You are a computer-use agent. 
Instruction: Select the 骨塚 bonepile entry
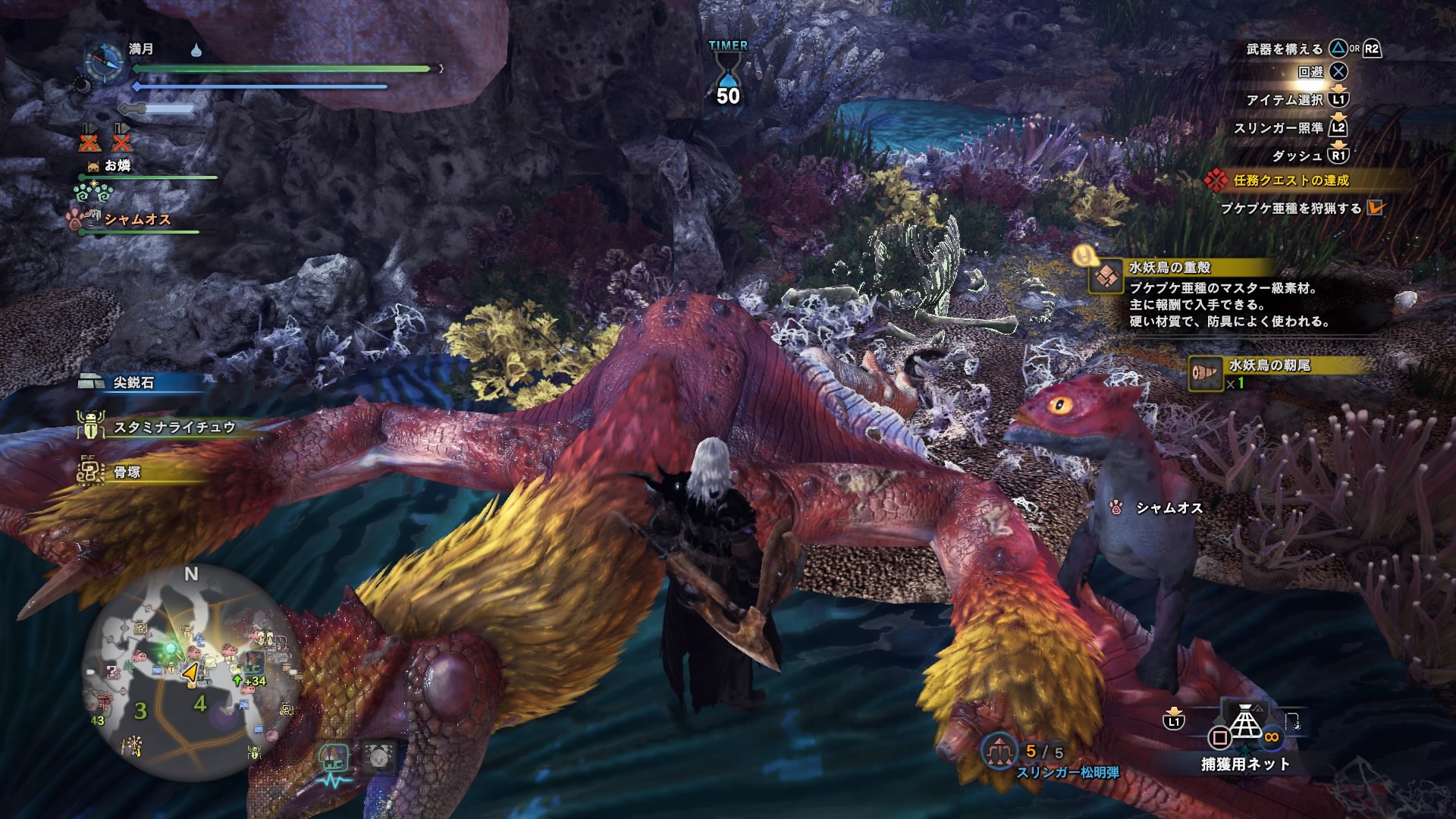[x=126, y=472]
